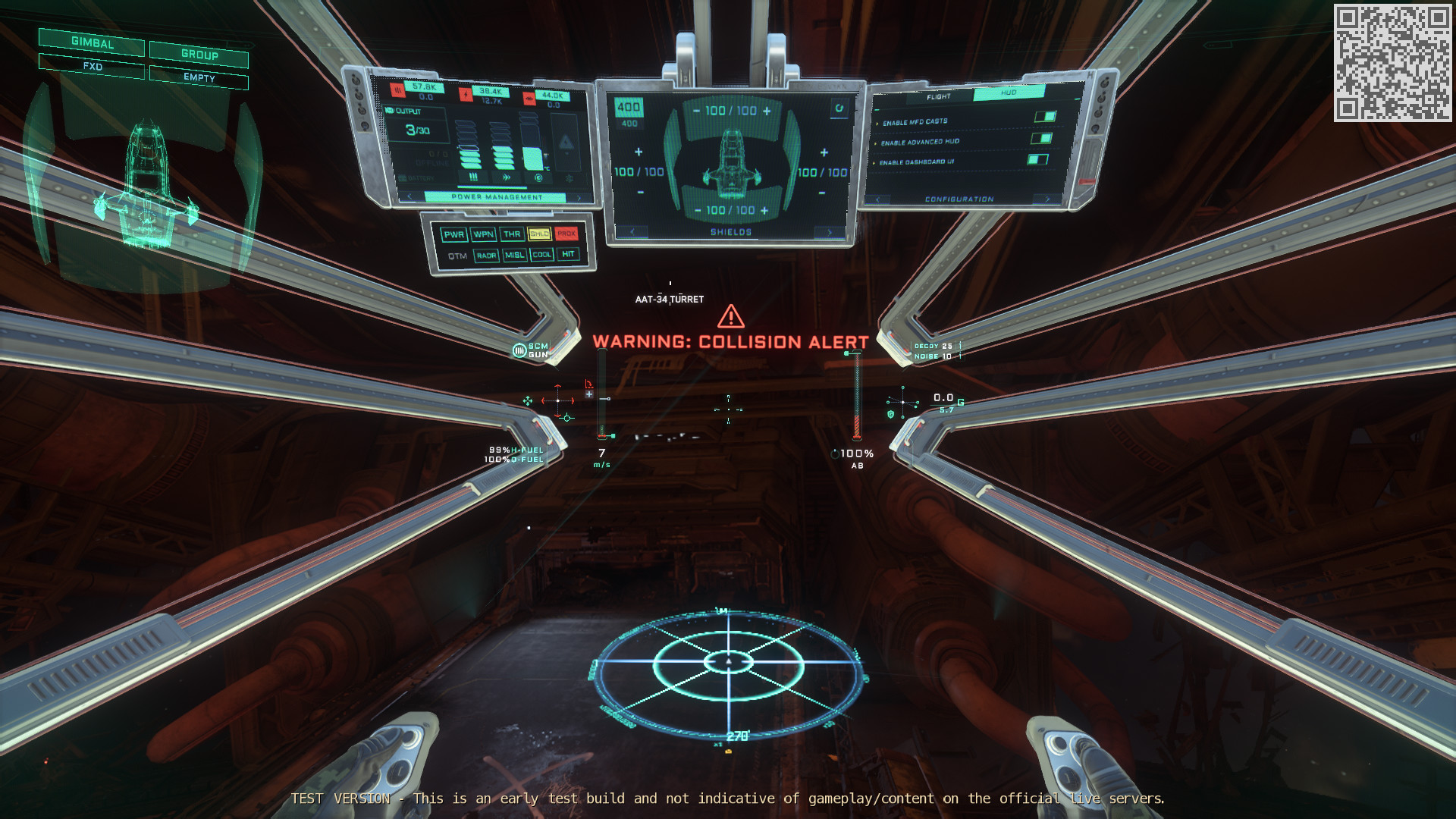
Task: Click the GIMBAL fire mode selector
Action: [x=91, y=45]
